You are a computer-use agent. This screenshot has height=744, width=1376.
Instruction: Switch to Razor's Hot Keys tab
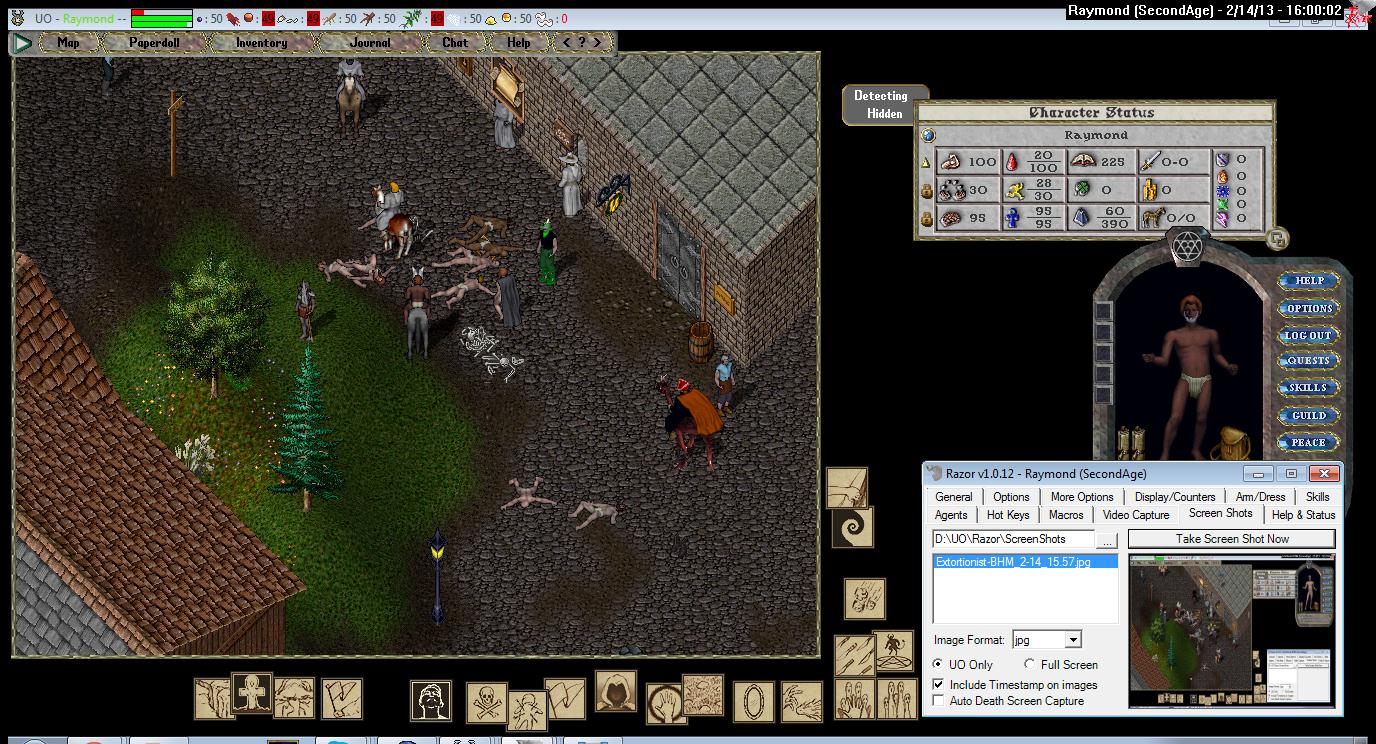pos(1008,515)
